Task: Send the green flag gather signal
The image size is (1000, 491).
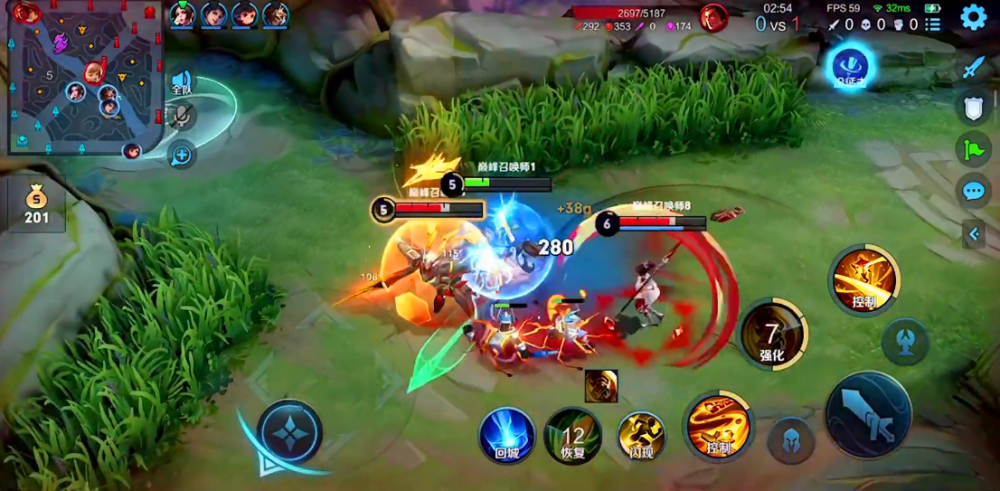Action: pyautogui.click(x=974, y=149)
